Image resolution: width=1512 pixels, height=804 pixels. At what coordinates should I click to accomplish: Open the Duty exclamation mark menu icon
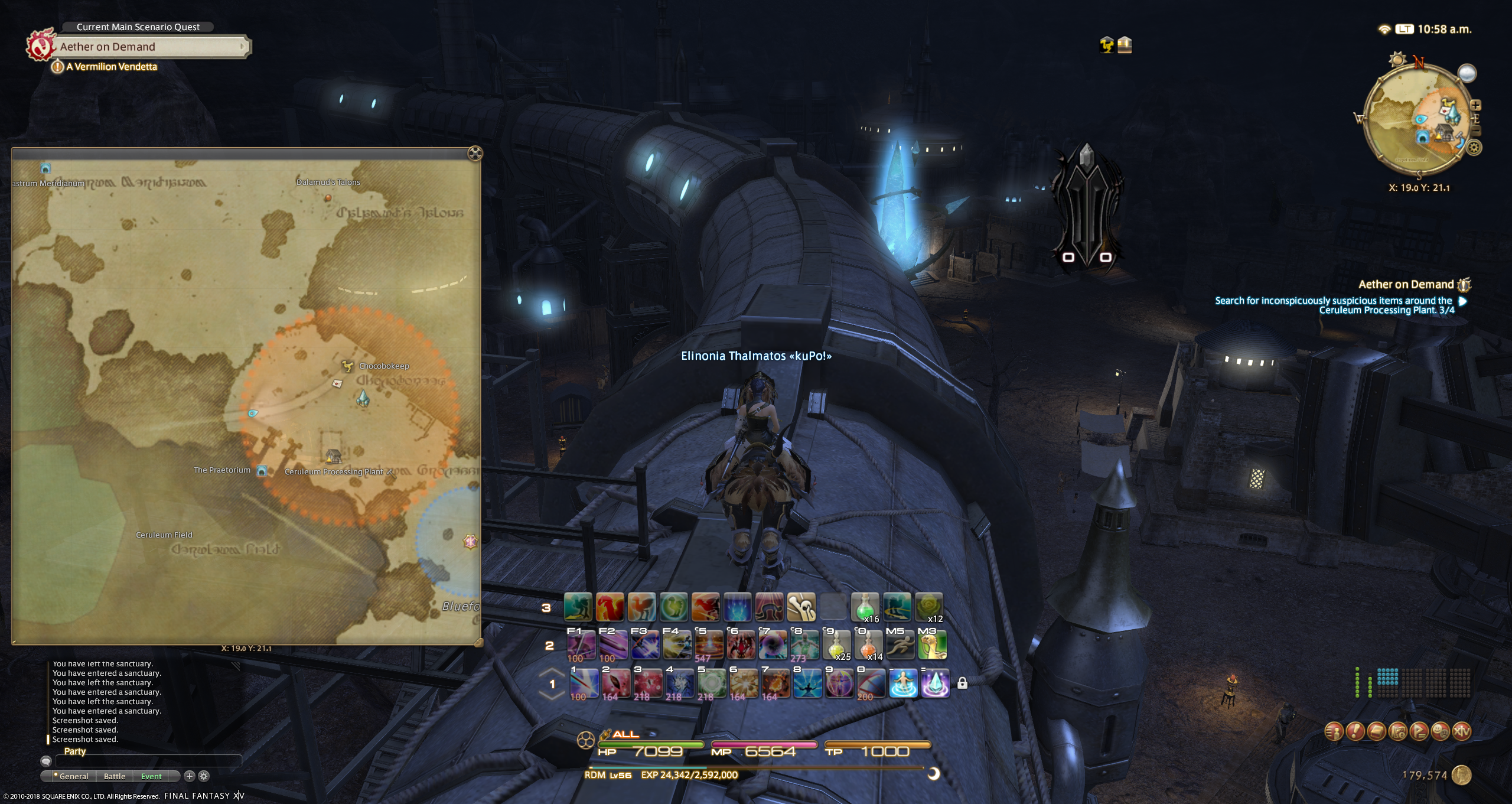(1355, 731)
